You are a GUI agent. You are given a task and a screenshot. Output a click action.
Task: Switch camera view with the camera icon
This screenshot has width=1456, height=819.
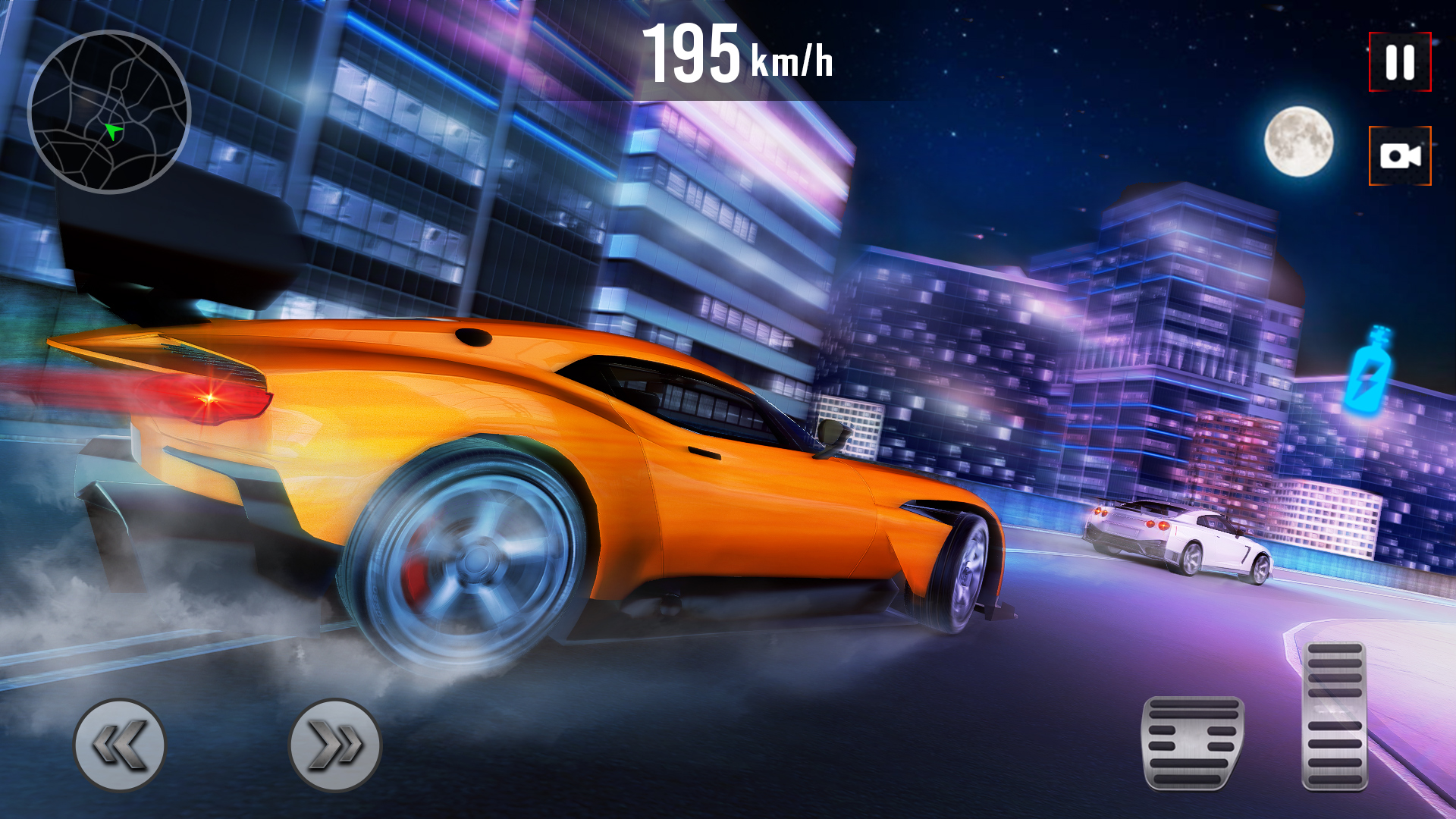click(x=1399, y=156)
